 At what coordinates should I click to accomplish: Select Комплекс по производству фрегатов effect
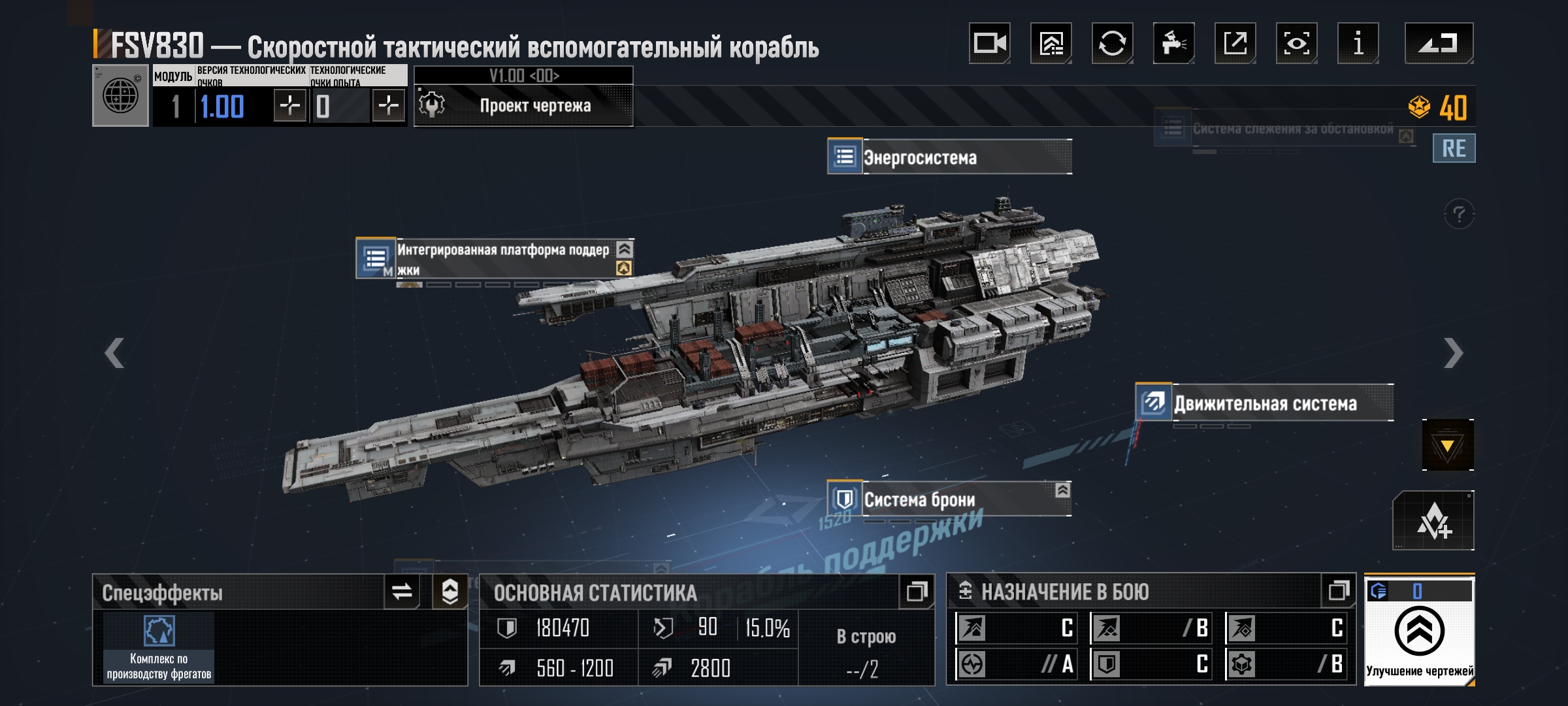pyautogui.click(x=159, y=647)
